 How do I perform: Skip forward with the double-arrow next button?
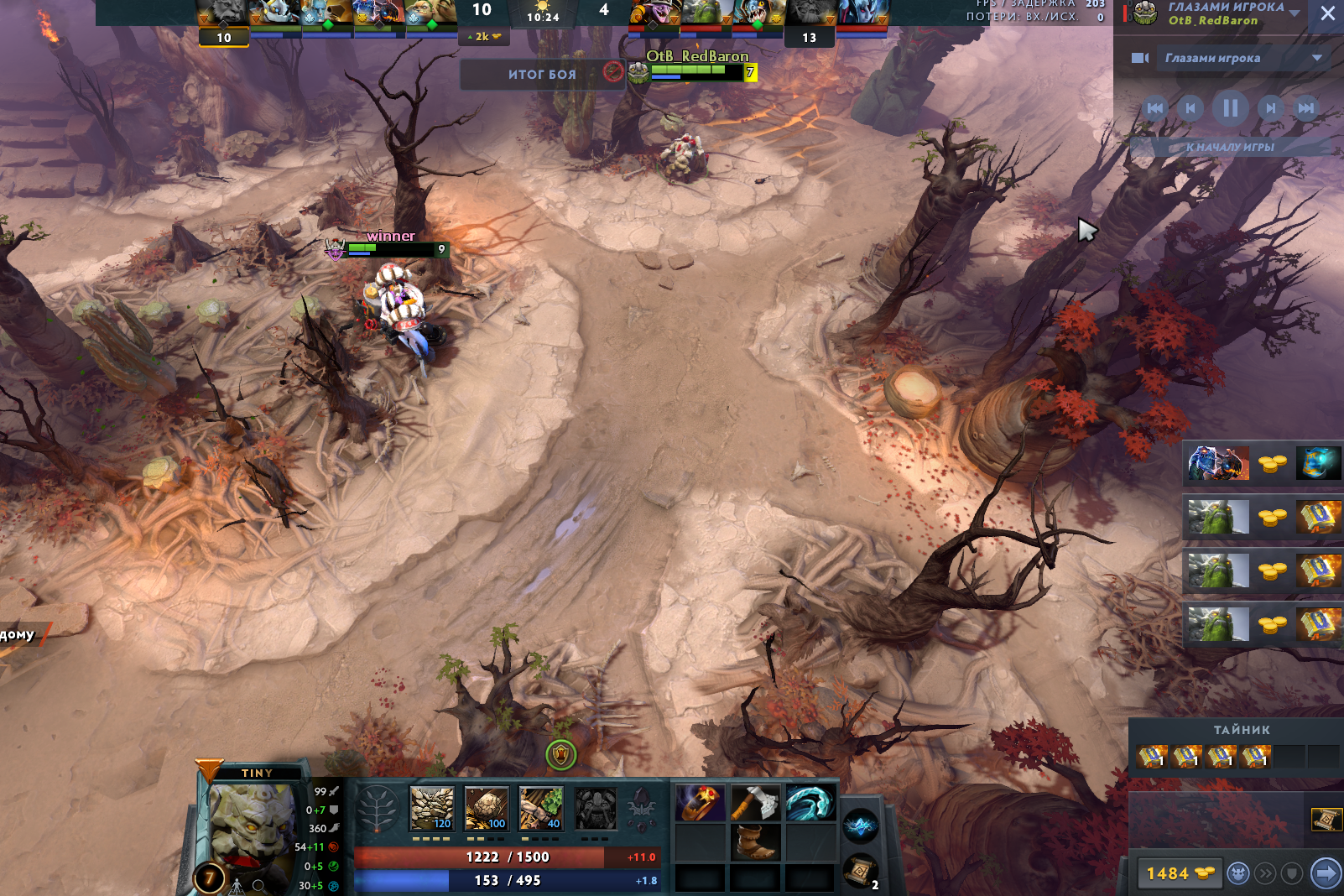click(1306, 108)
